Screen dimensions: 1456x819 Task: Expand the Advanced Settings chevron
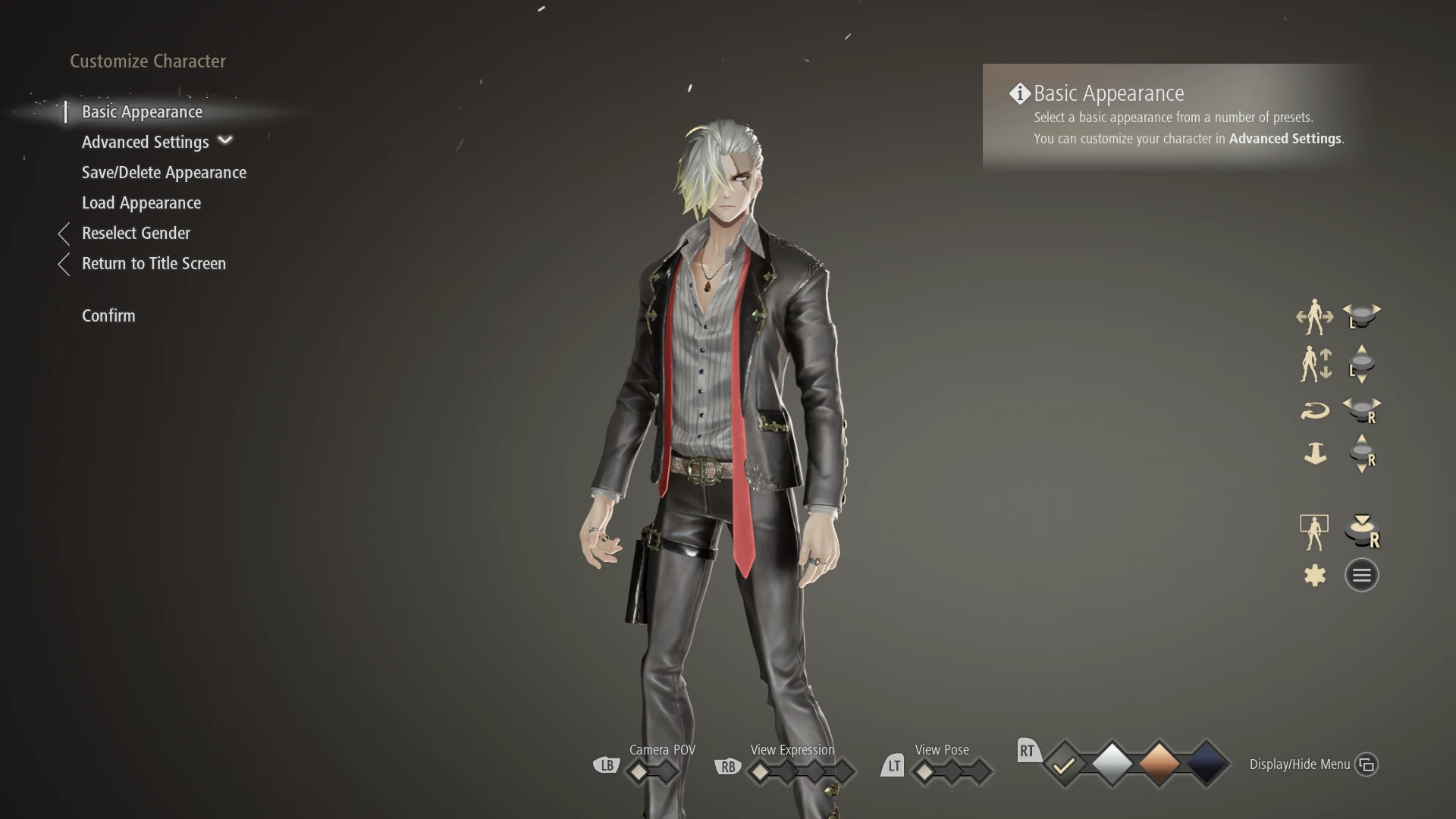coord(225,141)
